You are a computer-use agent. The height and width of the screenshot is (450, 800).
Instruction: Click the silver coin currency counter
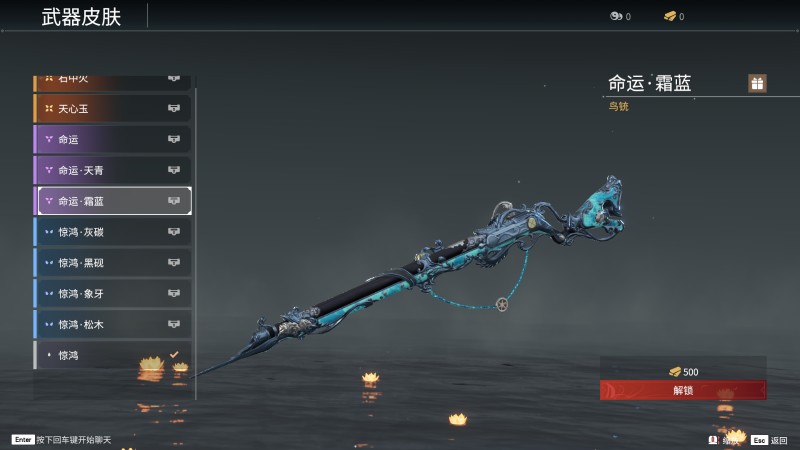click(620, 17)
